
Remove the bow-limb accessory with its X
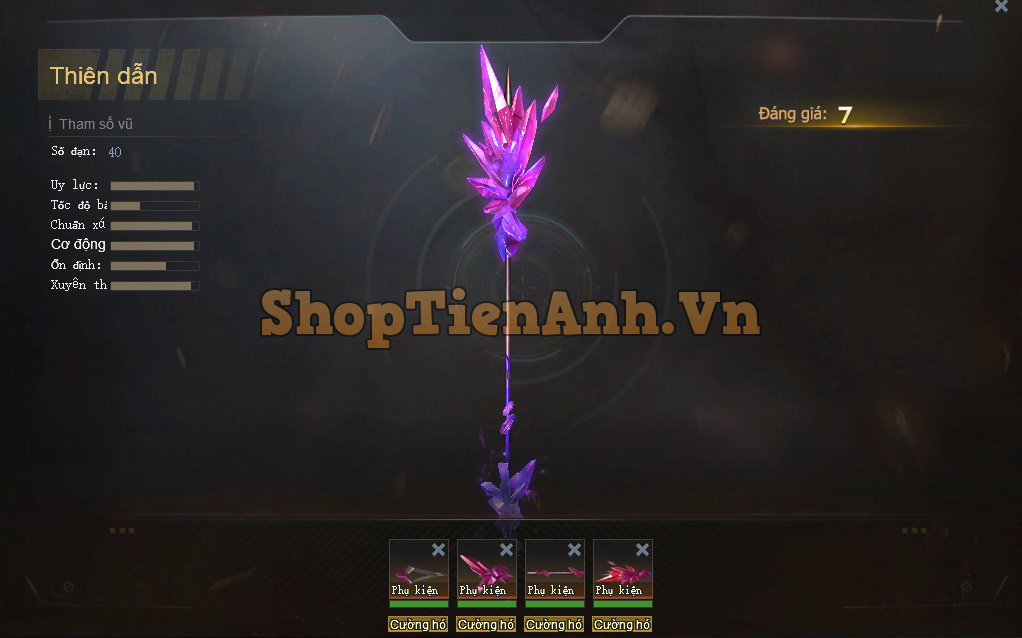point(438,550)
